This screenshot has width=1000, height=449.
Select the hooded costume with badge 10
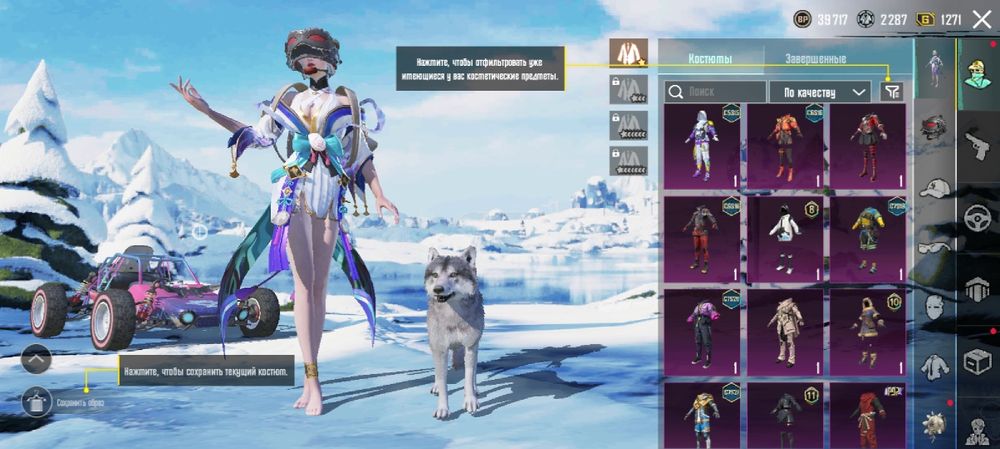pyautogui.click(x=868, y=330)
